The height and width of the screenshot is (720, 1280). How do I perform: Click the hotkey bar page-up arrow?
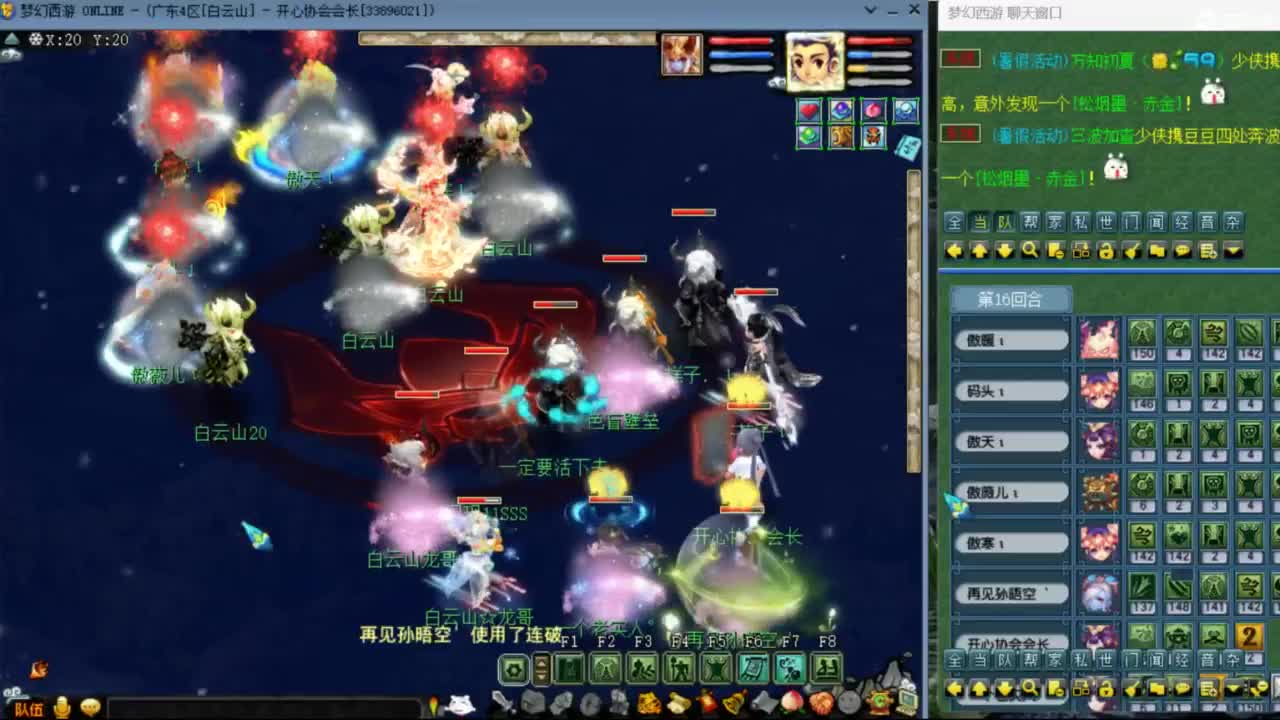point(541,661)
